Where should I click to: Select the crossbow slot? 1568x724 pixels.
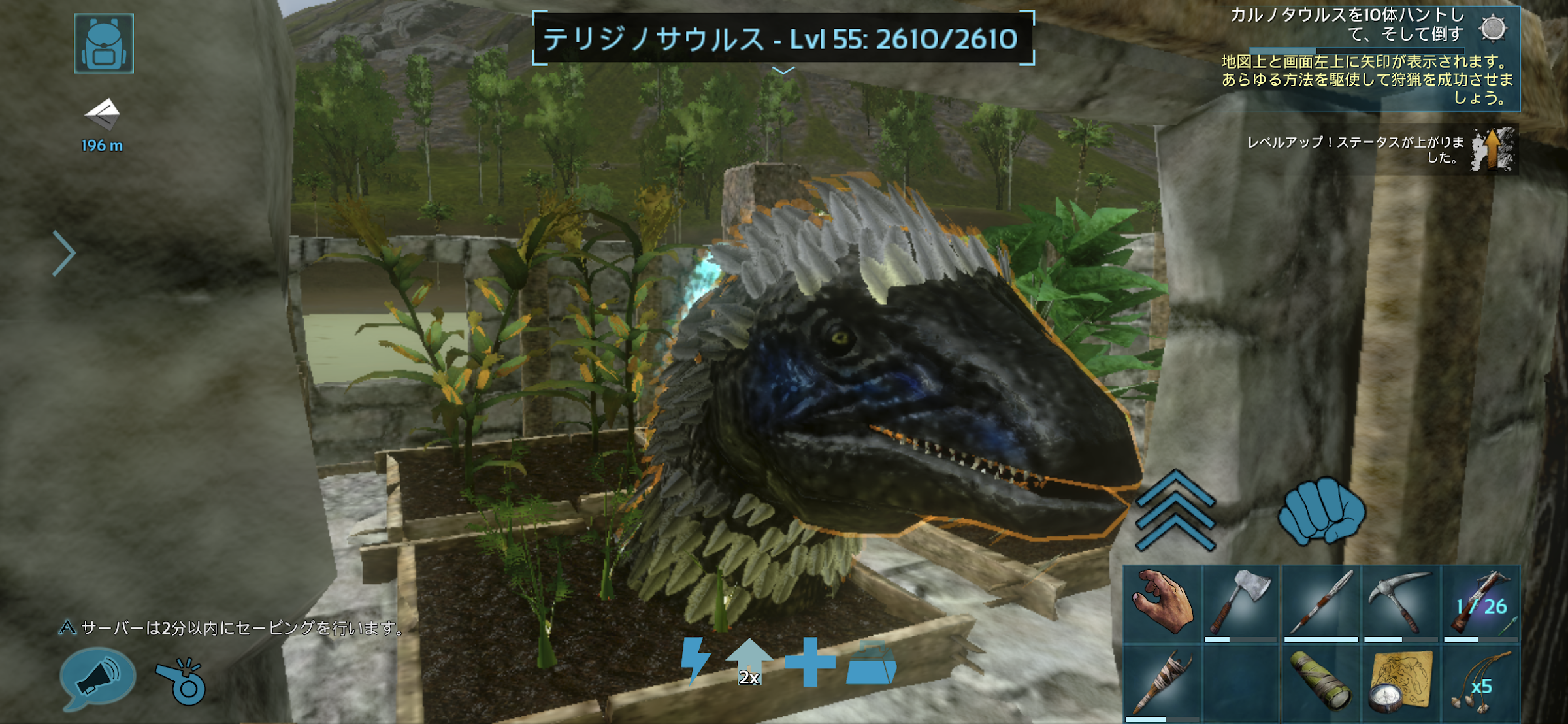[1480, 604]
